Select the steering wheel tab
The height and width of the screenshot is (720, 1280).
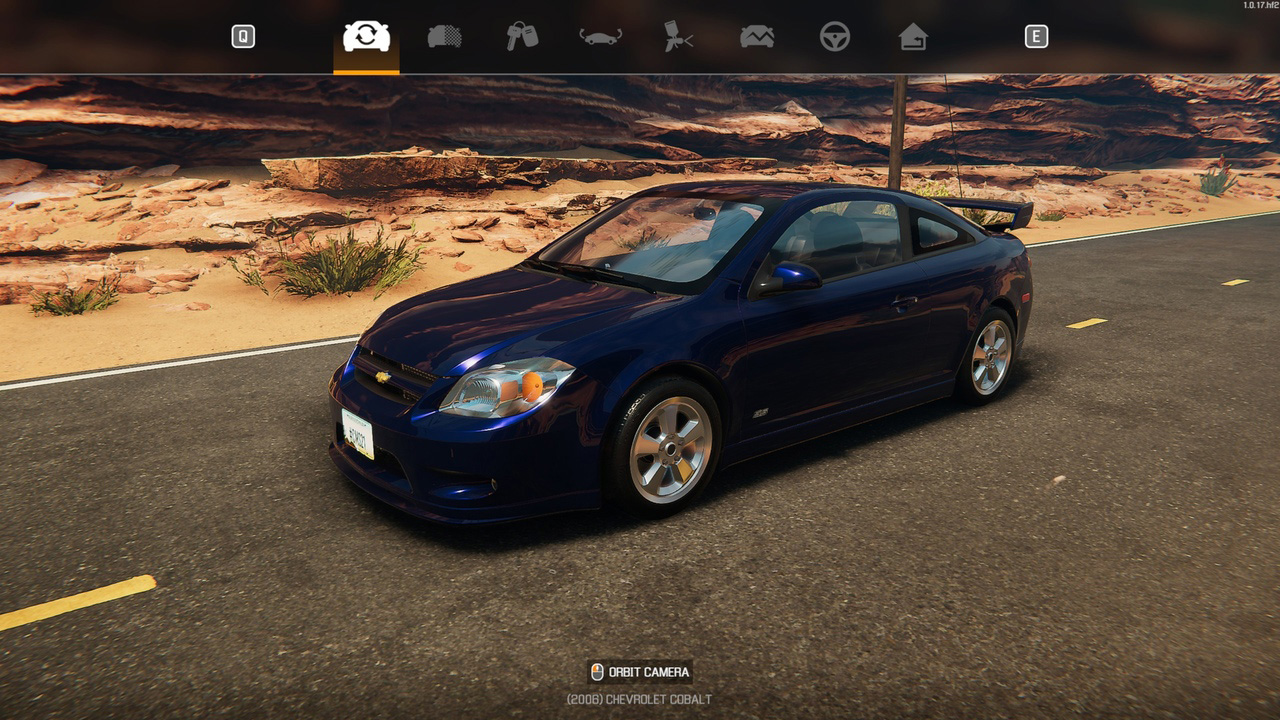tap(835, 37)
